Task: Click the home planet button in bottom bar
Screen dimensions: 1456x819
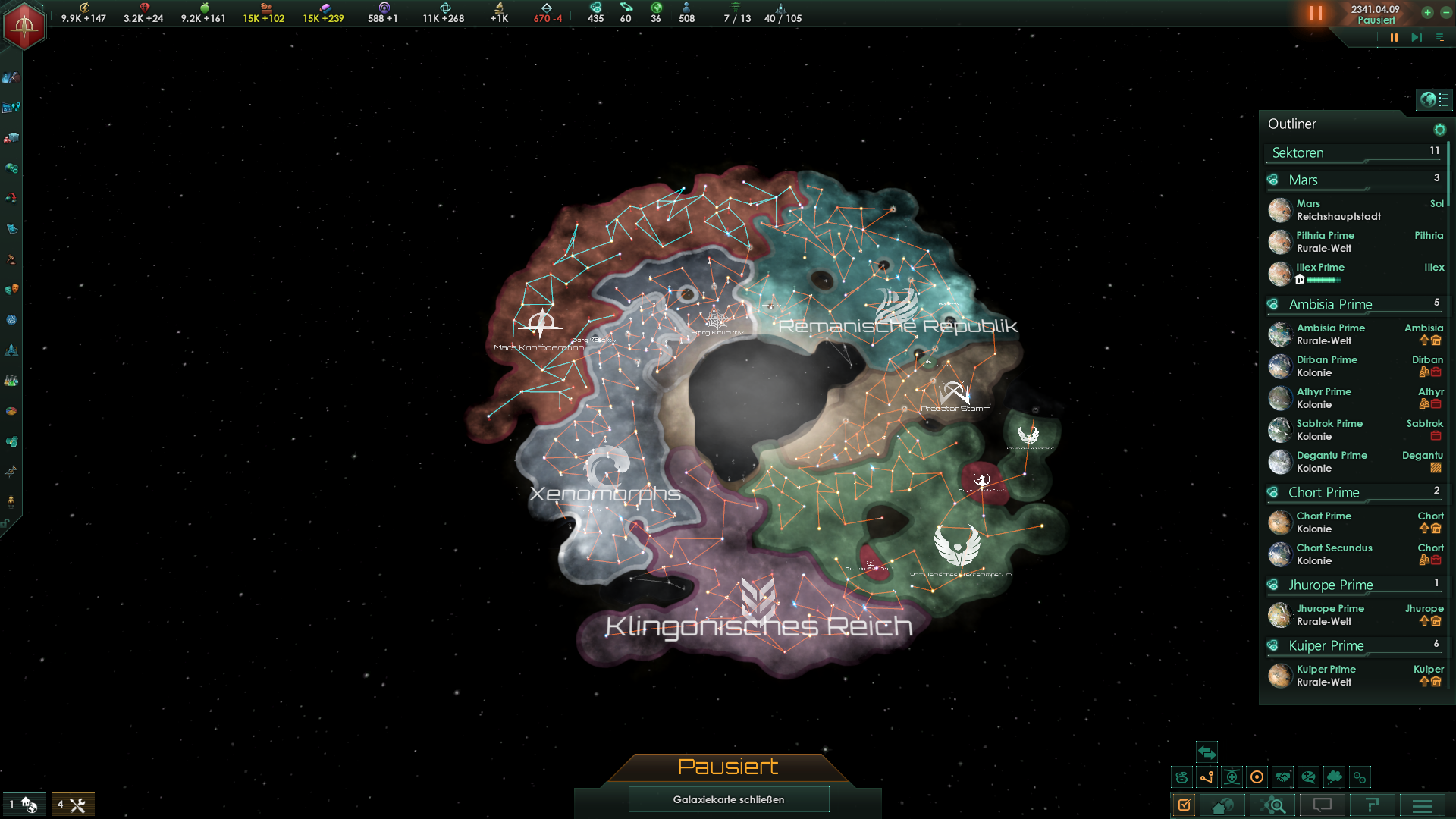Action: point(1222,805)
